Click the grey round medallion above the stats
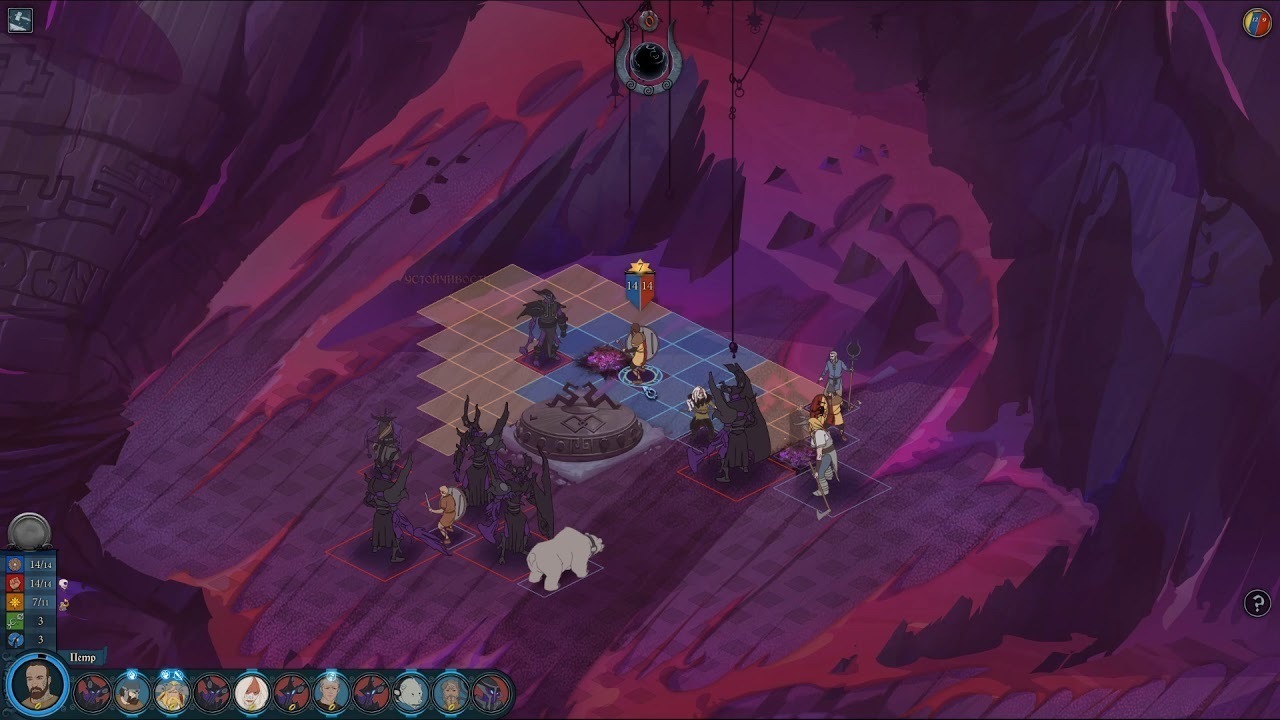 pos(29,532)
